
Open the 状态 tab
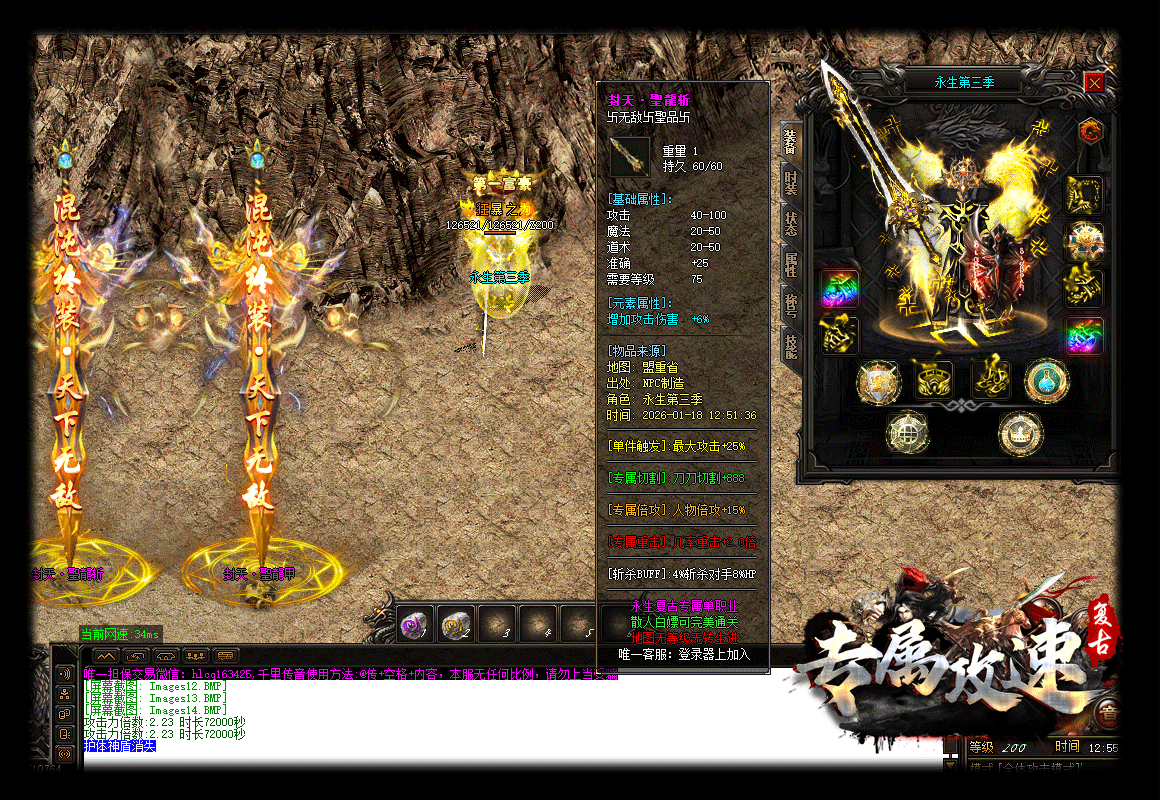click(790, 223)
